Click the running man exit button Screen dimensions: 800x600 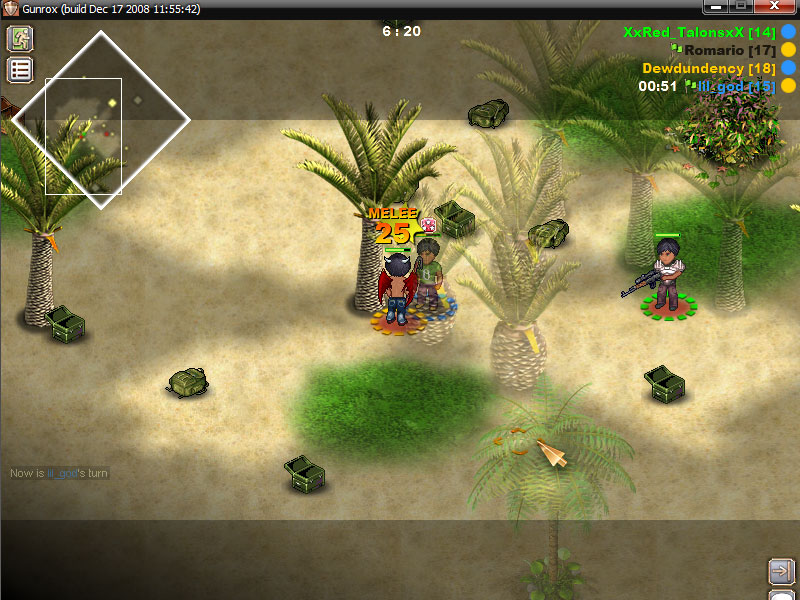pyautogui.click(x=20, y=39)
